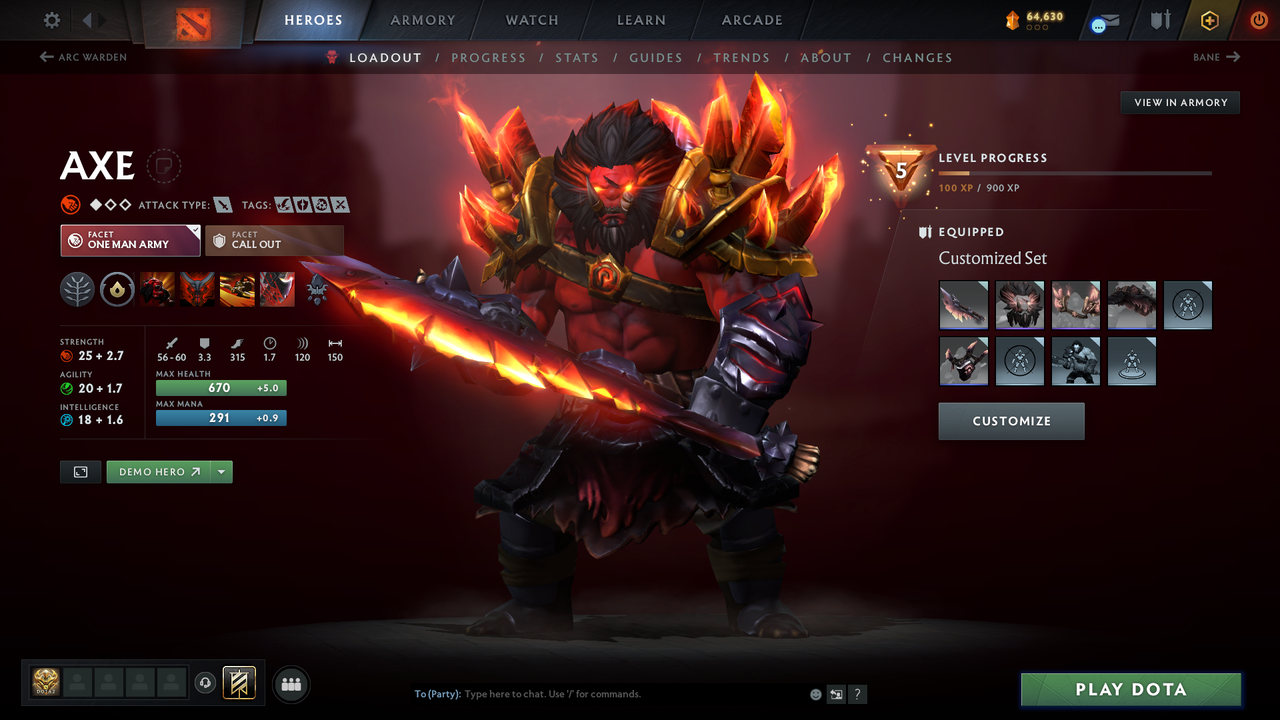
Task: Open Axe's talent tree icon
Action: point(77,289)
